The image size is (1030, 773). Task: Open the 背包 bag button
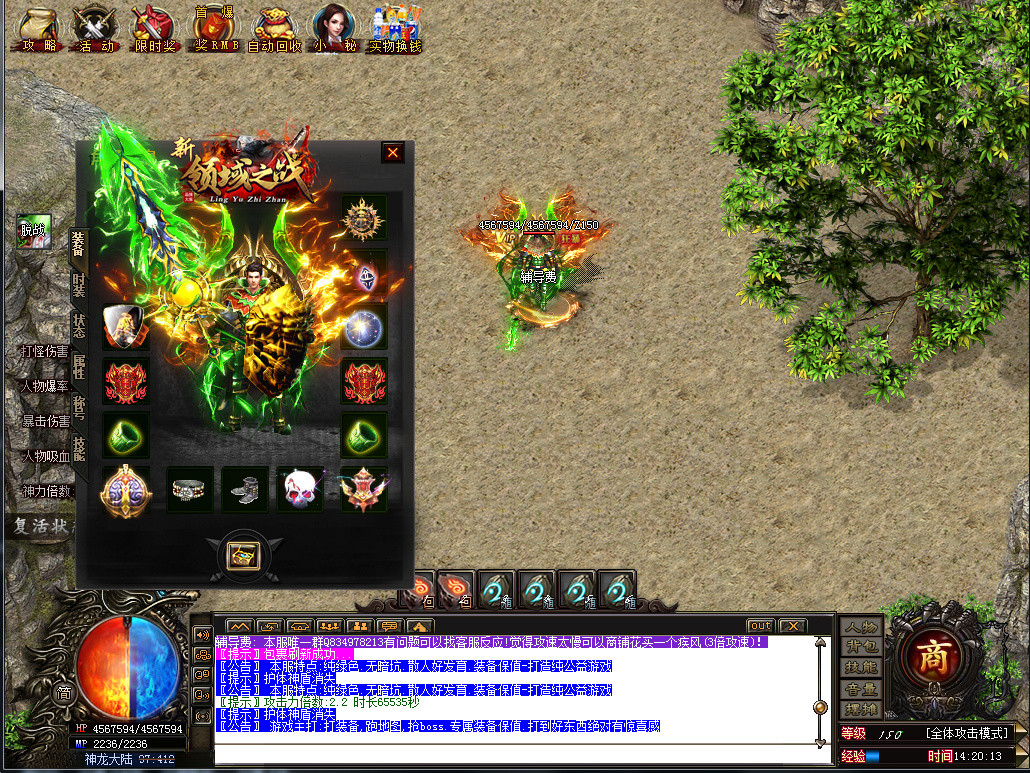click(x=860, y=646)
